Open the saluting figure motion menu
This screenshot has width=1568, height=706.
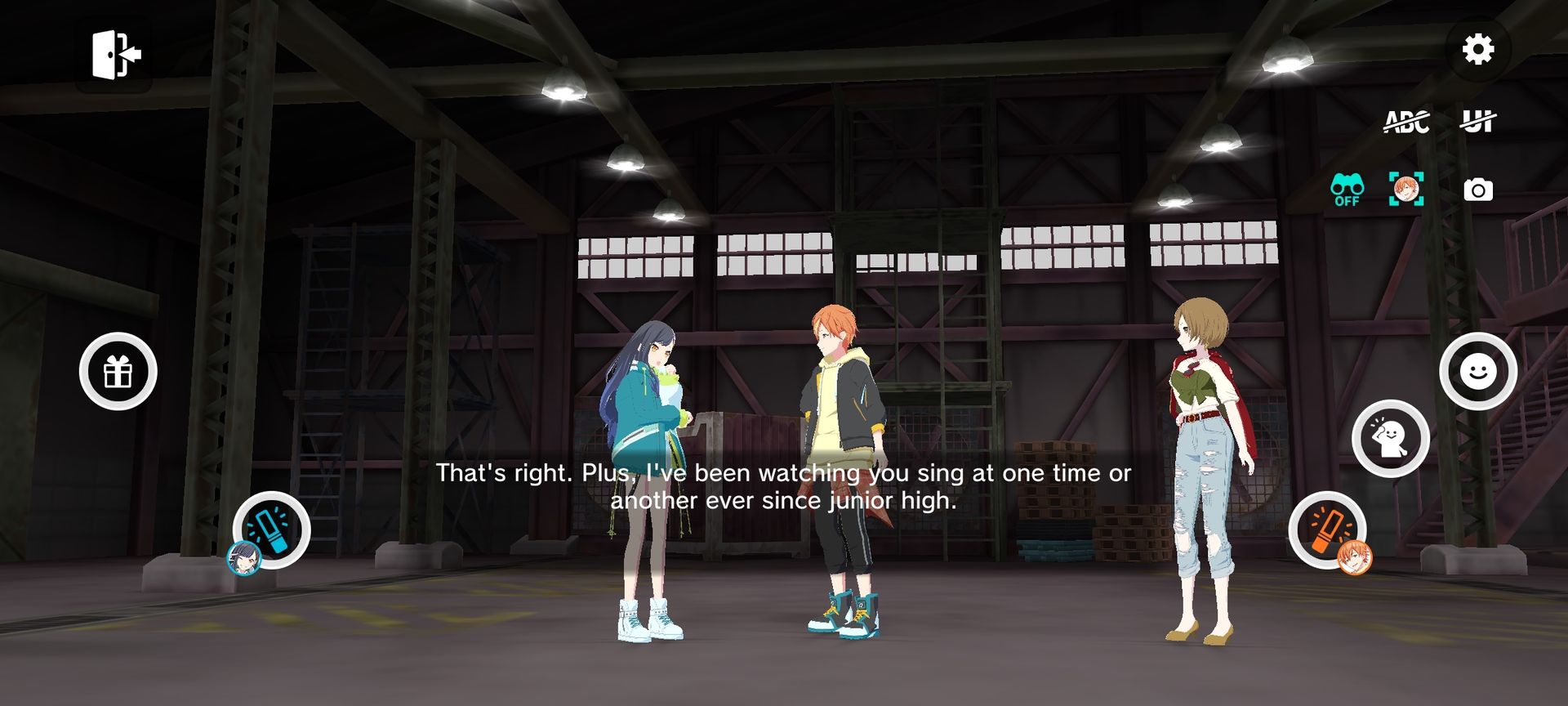[x=1390, y=439]
